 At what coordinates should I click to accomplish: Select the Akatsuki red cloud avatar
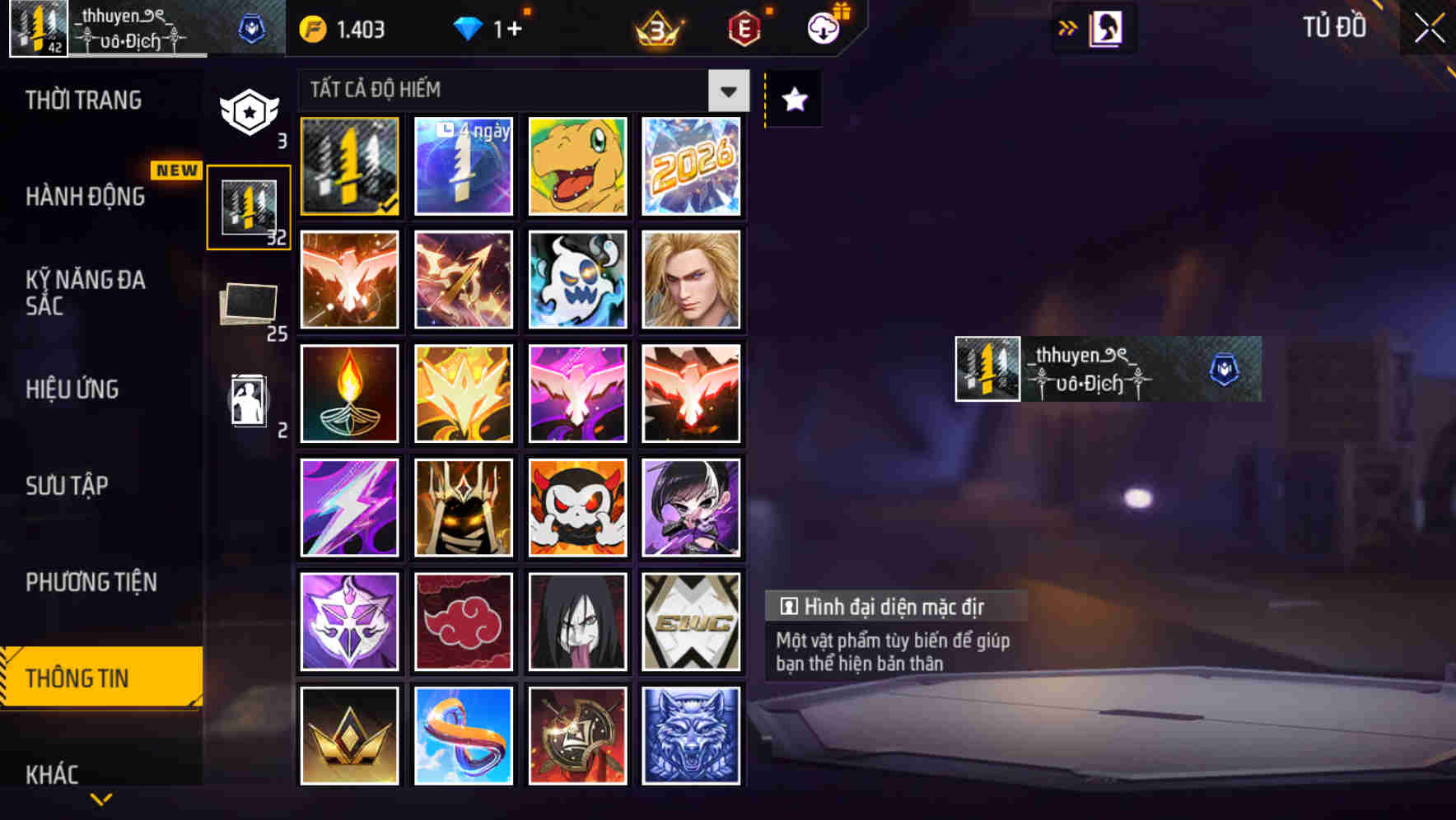pos(463,622)
